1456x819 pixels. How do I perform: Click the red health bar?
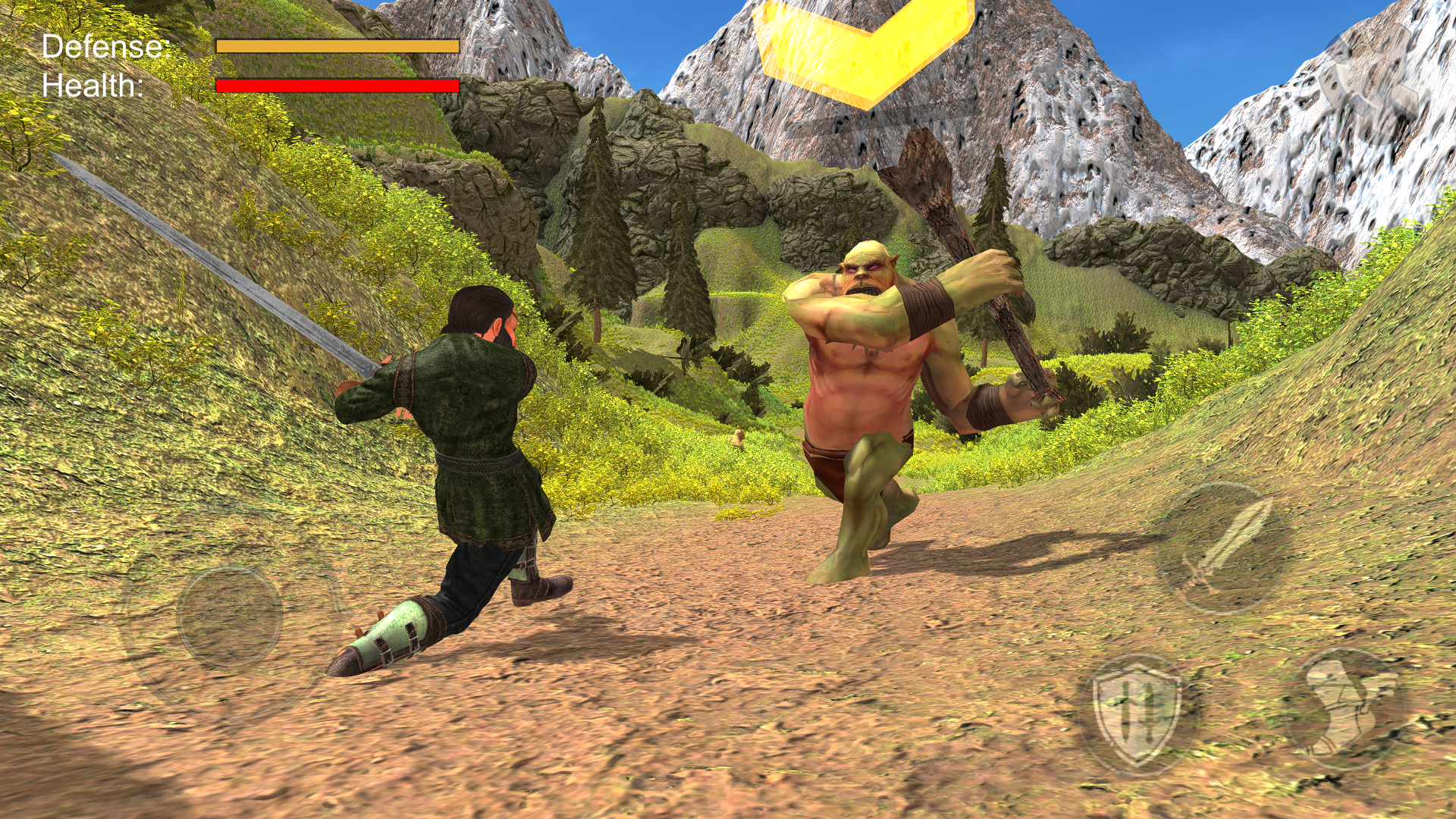pyautogui.click(x=337, y=85)
